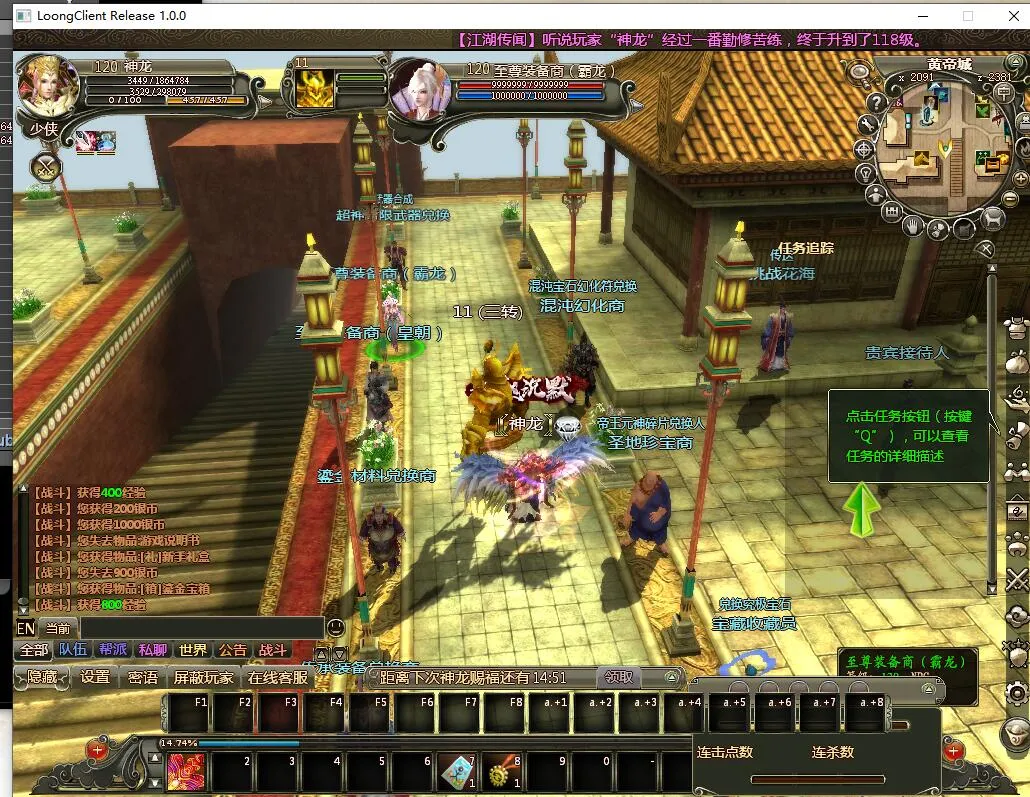The image size is (1030, 797).
Task: Open the chat emoticon smiley picker
Action: 336,627
